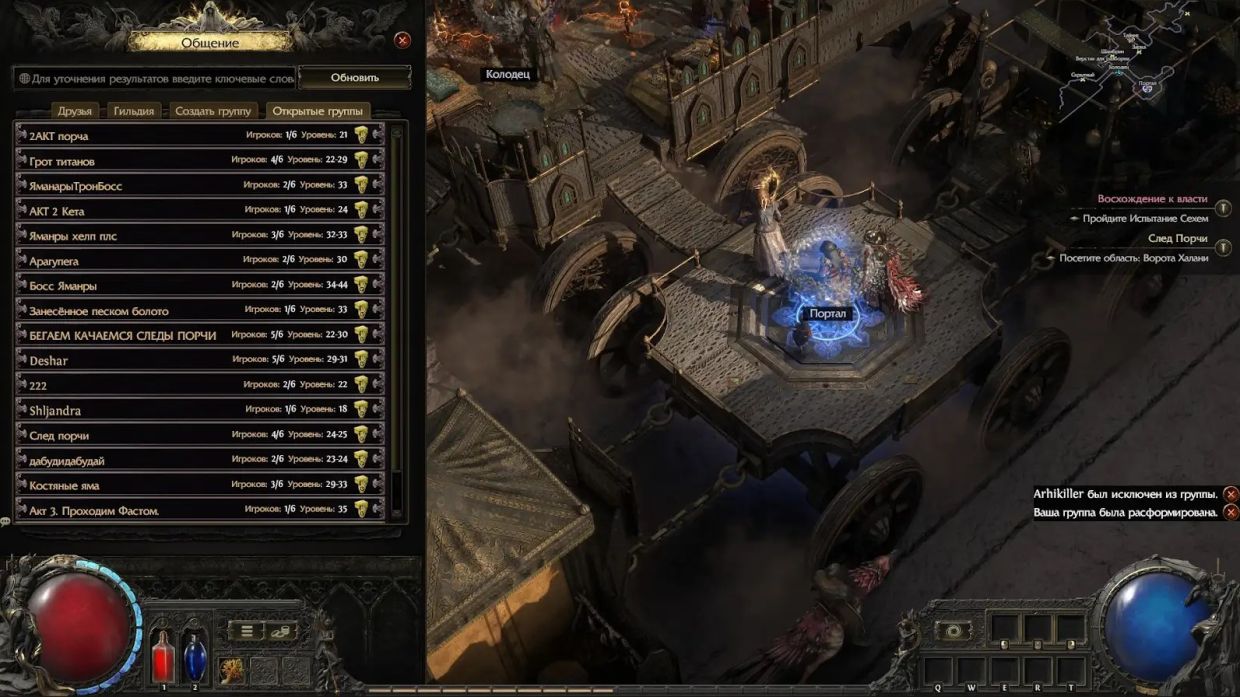
Task: Open the Гильдия tab
Action: point(133,111)
